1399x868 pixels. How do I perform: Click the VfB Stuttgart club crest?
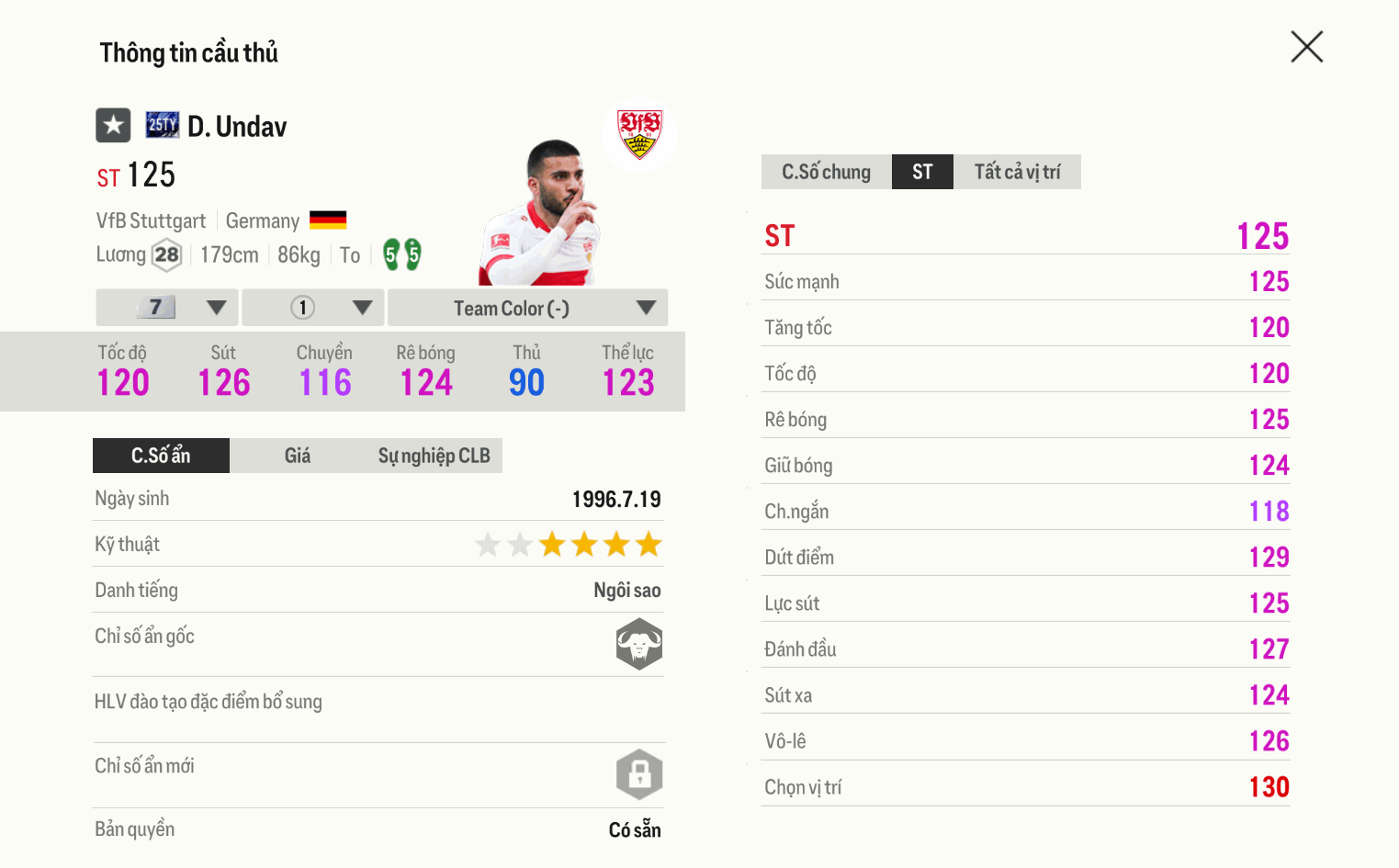click(639, 134)
